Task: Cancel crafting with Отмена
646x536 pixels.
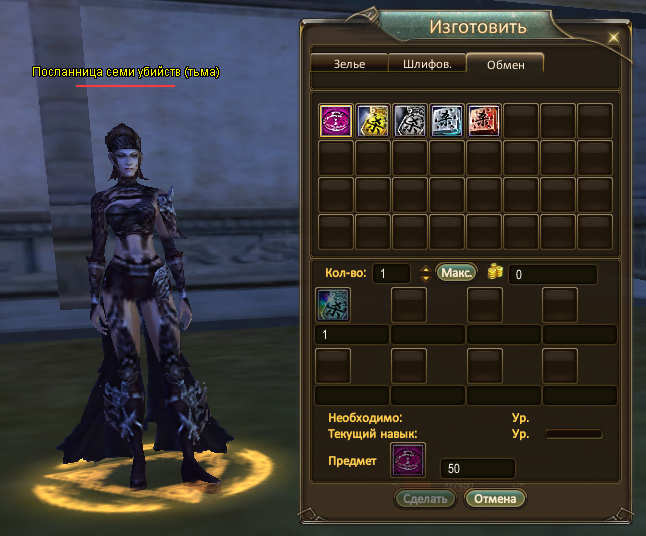Action: tap(494, 498)
